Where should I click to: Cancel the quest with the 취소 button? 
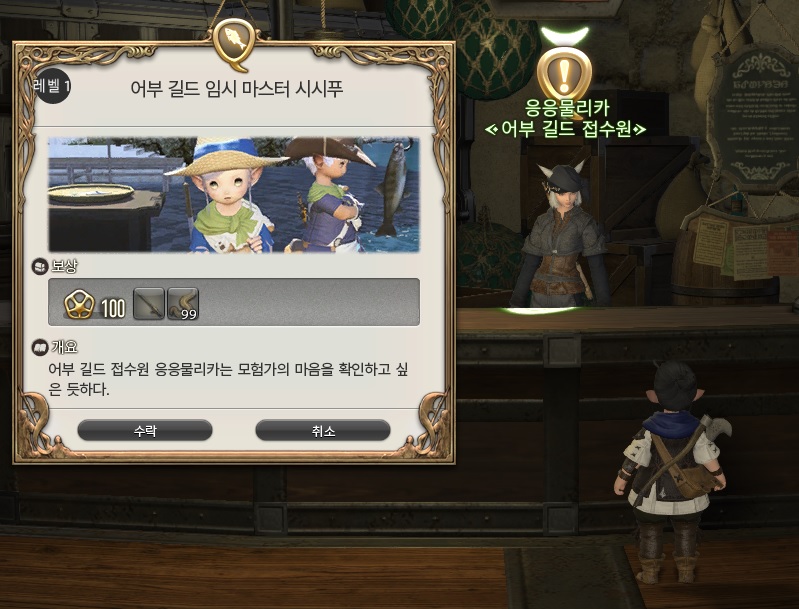coord(322,431)
